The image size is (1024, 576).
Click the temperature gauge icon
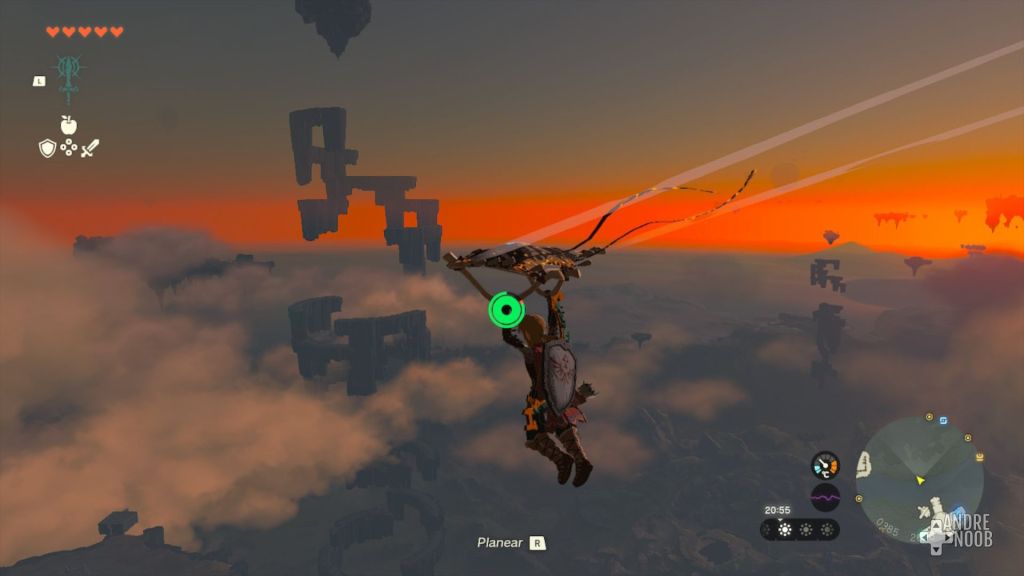point(825,465)
